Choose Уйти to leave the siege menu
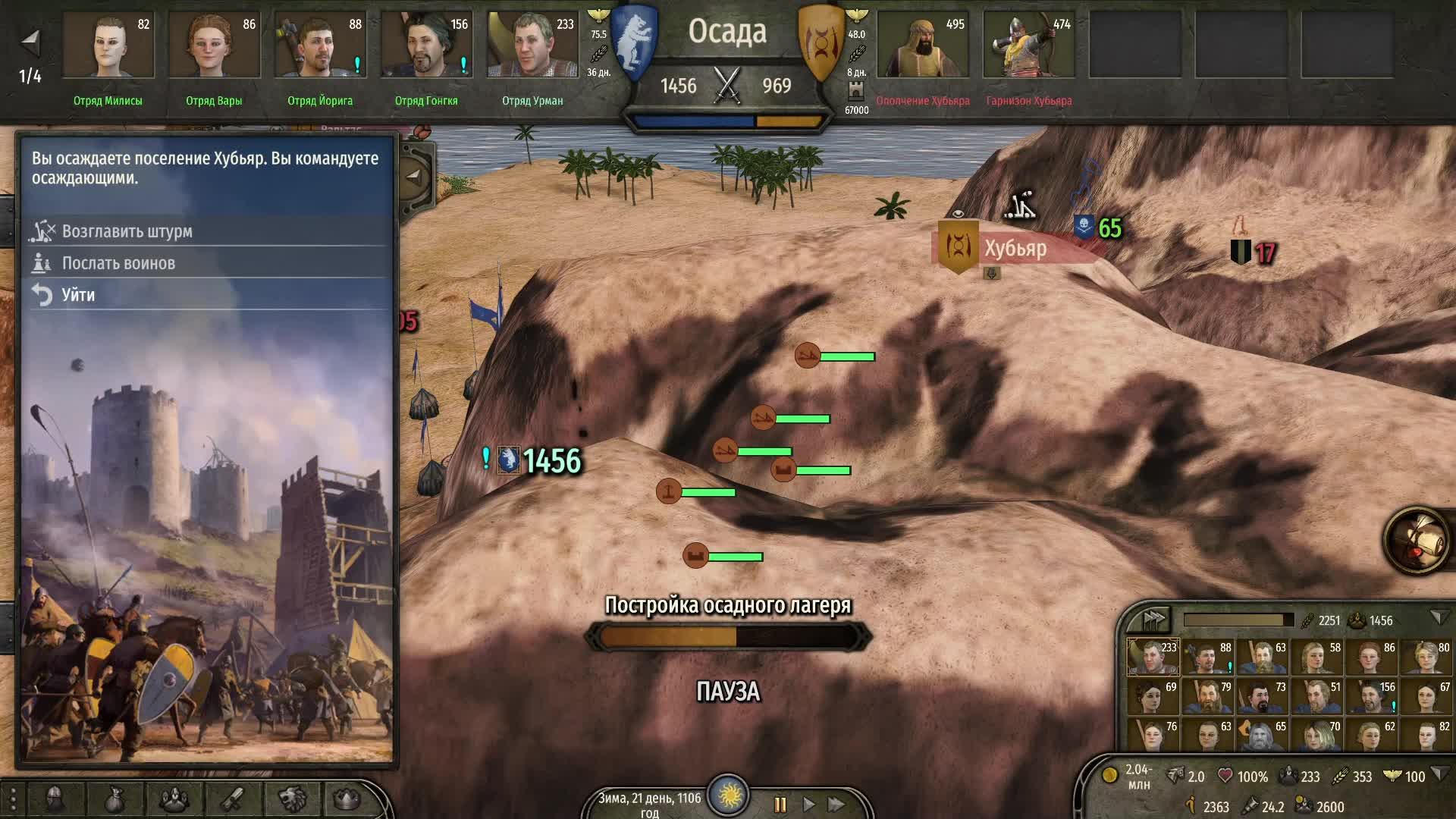The height and width of the screenshot is (819, 1456). click(x=80, y=295)
